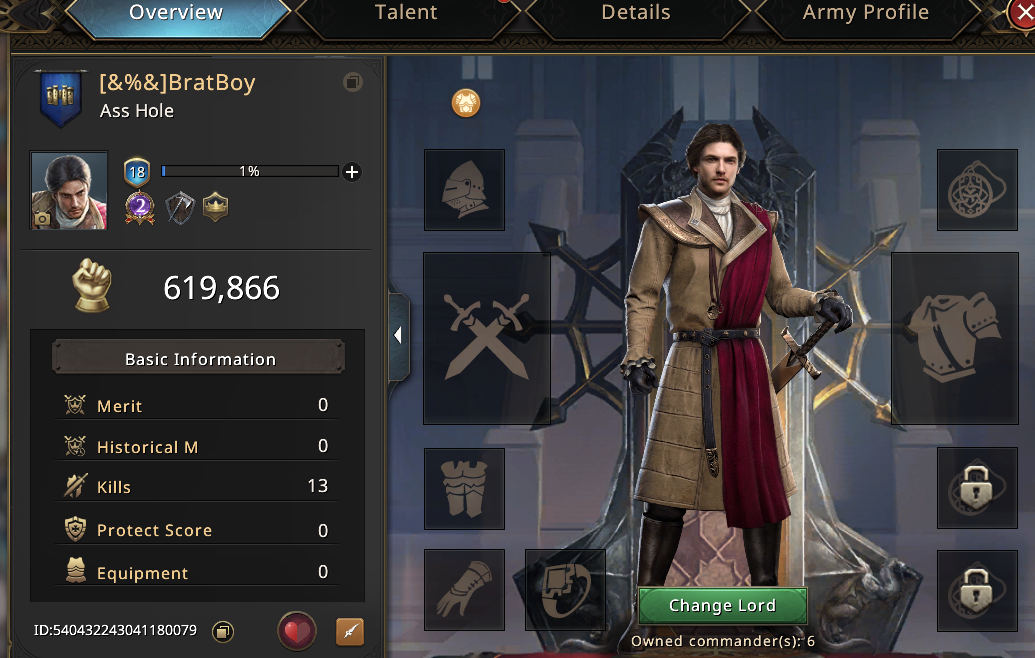
Task: Click the red heart button
Action: (x=297, y=631)
